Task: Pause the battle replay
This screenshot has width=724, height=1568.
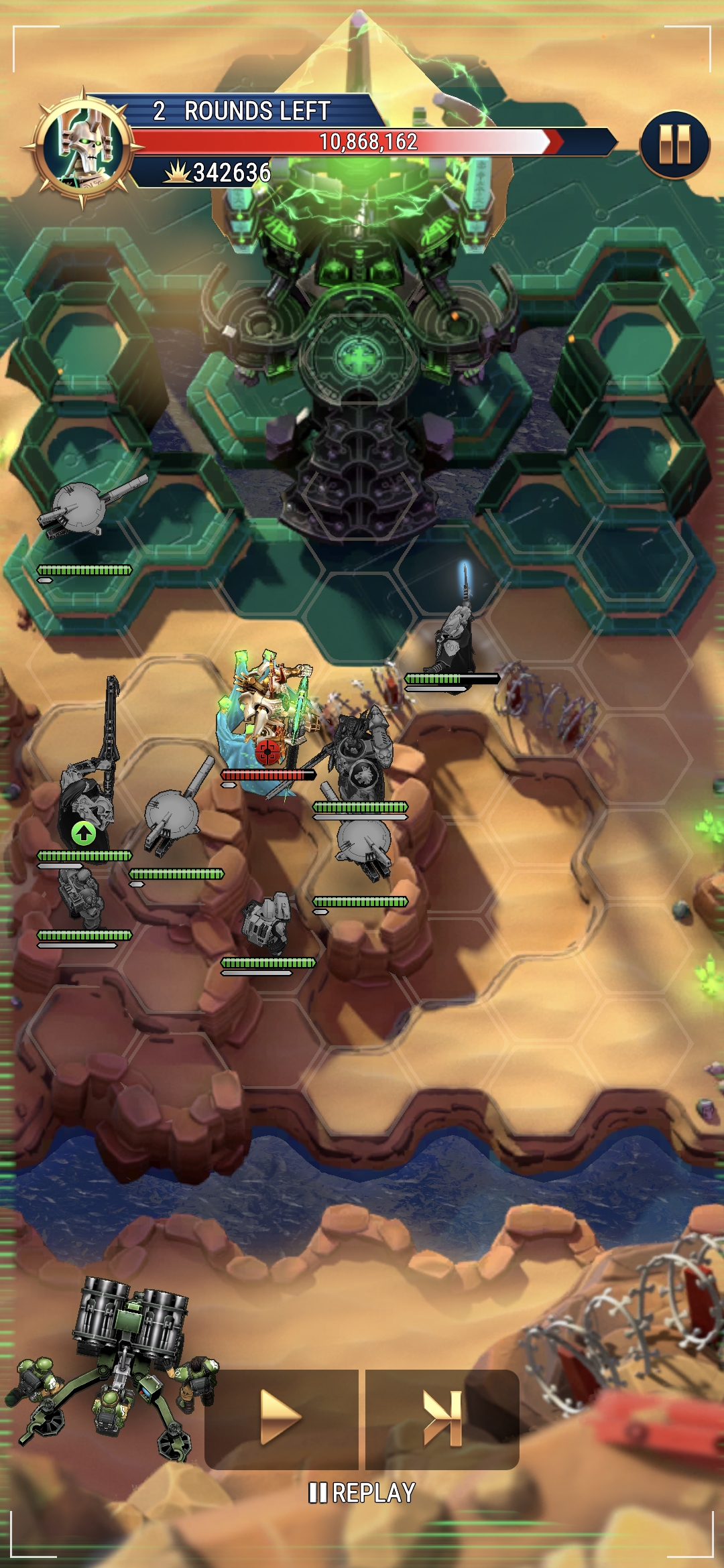Action: pos(674,145)
